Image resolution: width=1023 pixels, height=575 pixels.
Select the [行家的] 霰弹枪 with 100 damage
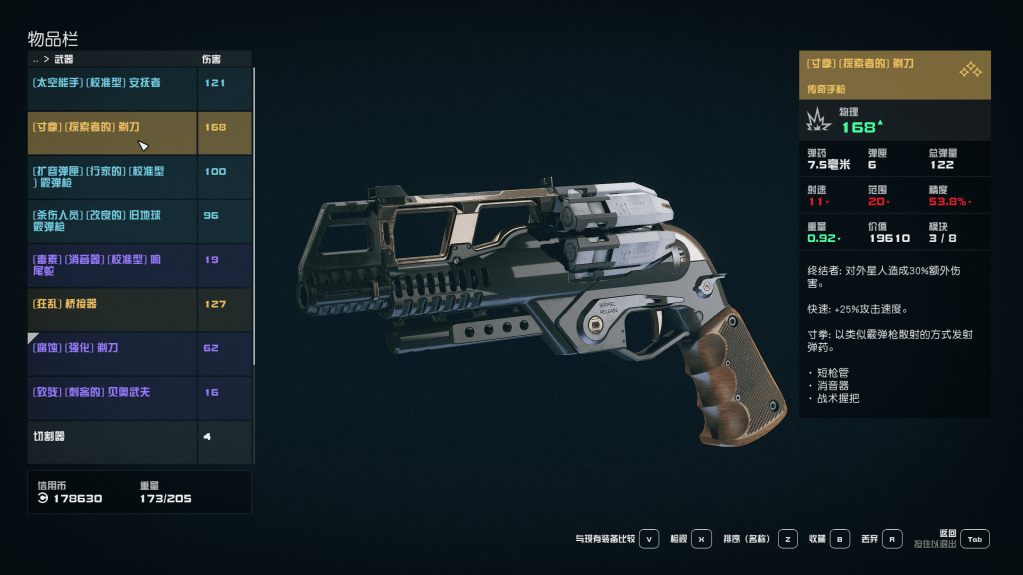(112, 177)
